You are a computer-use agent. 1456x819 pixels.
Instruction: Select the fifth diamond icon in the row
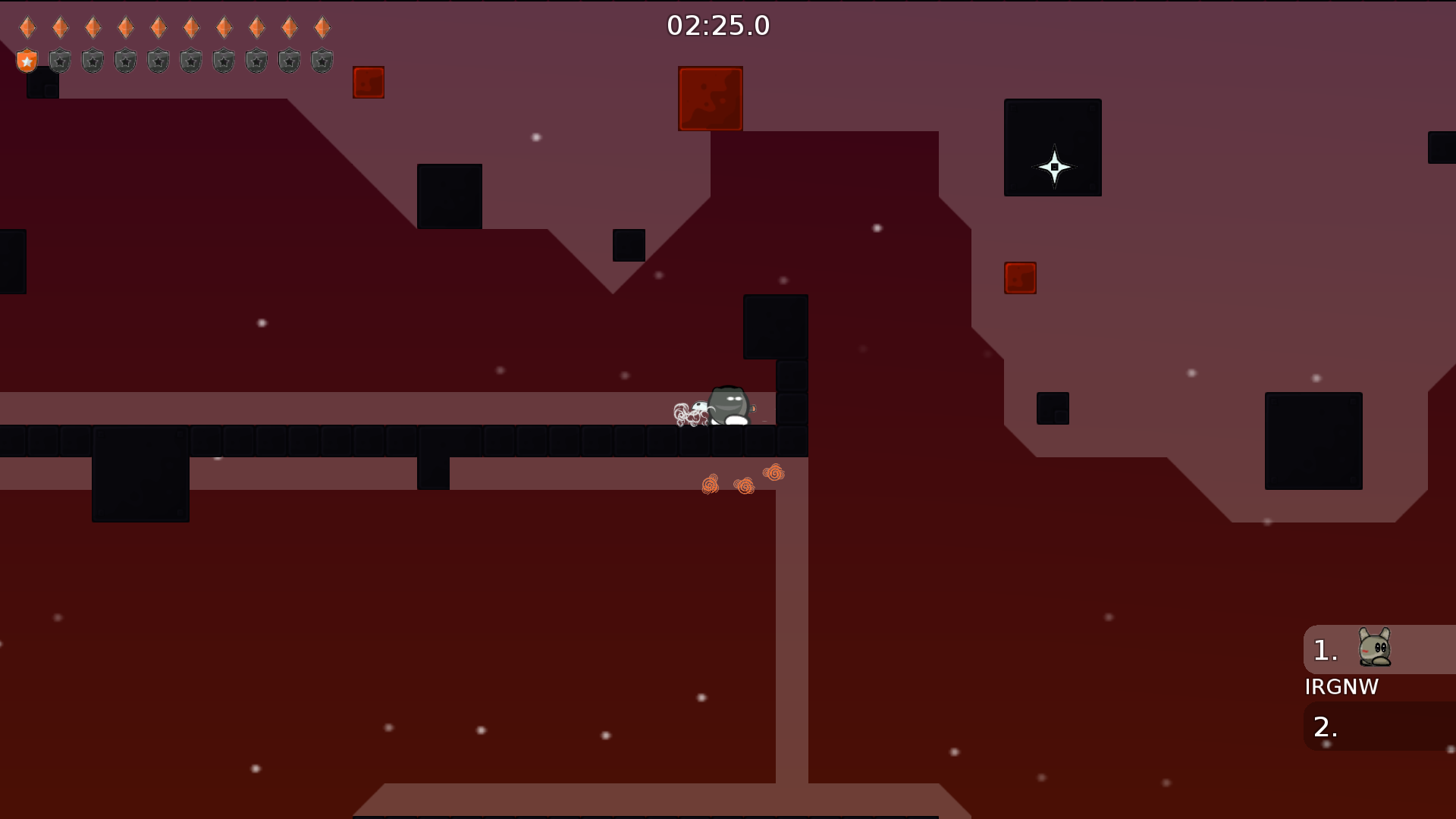coord(158,27)
